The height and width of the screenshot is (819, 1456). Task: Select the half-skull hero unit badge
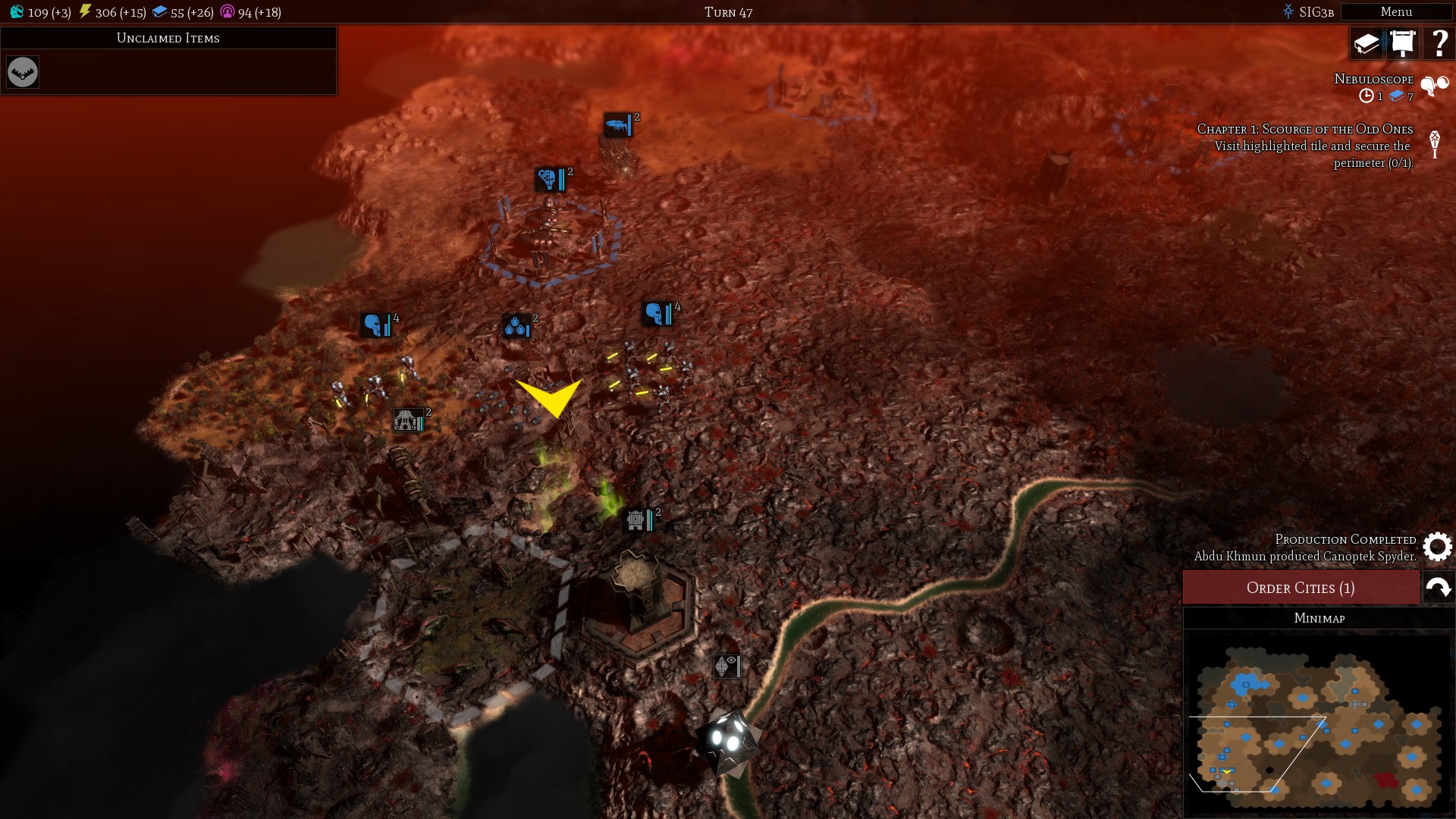click(548, 180)
